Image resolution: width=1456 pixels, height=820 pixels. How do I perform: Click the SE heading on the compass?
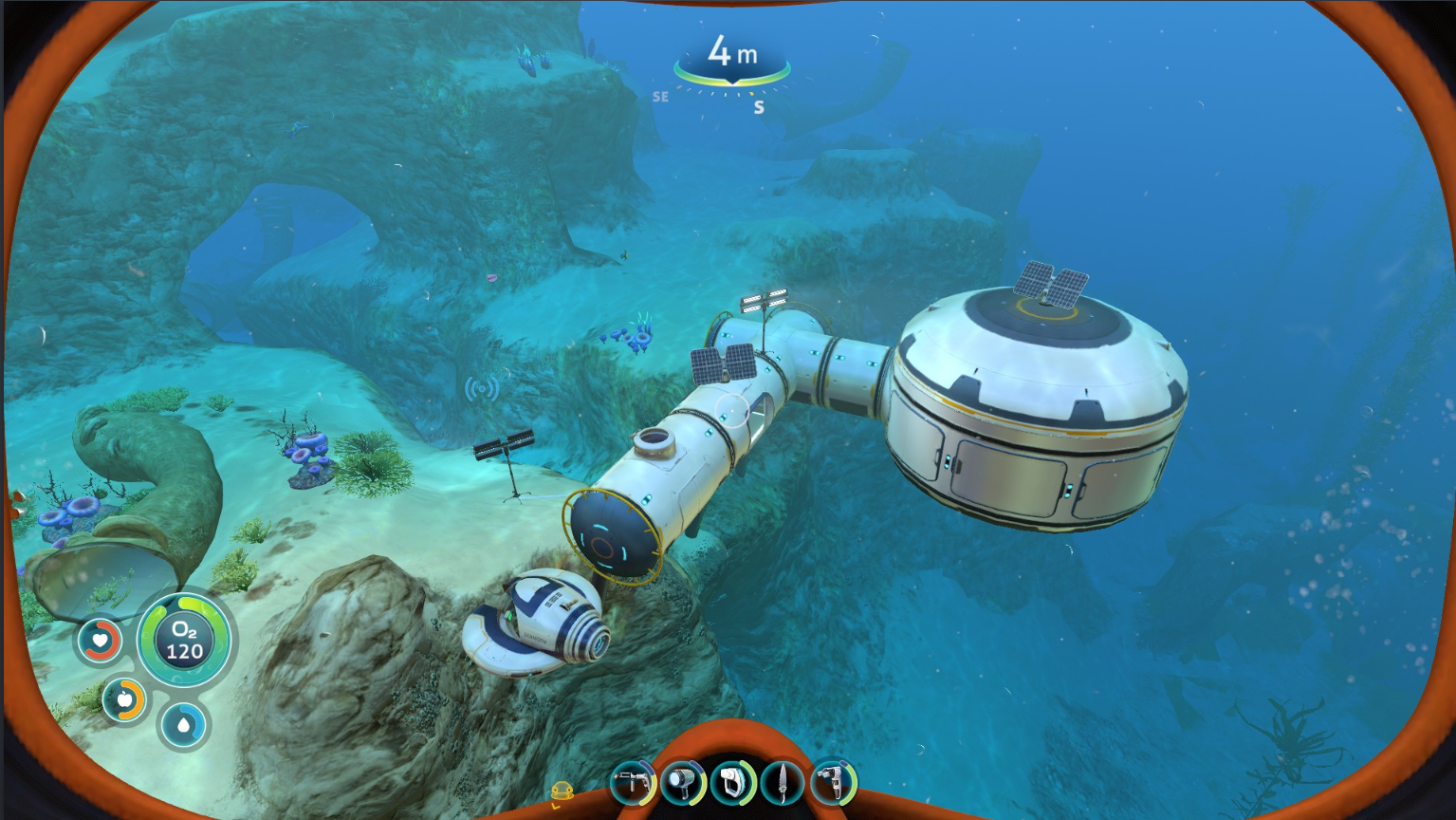click(660, 95)
